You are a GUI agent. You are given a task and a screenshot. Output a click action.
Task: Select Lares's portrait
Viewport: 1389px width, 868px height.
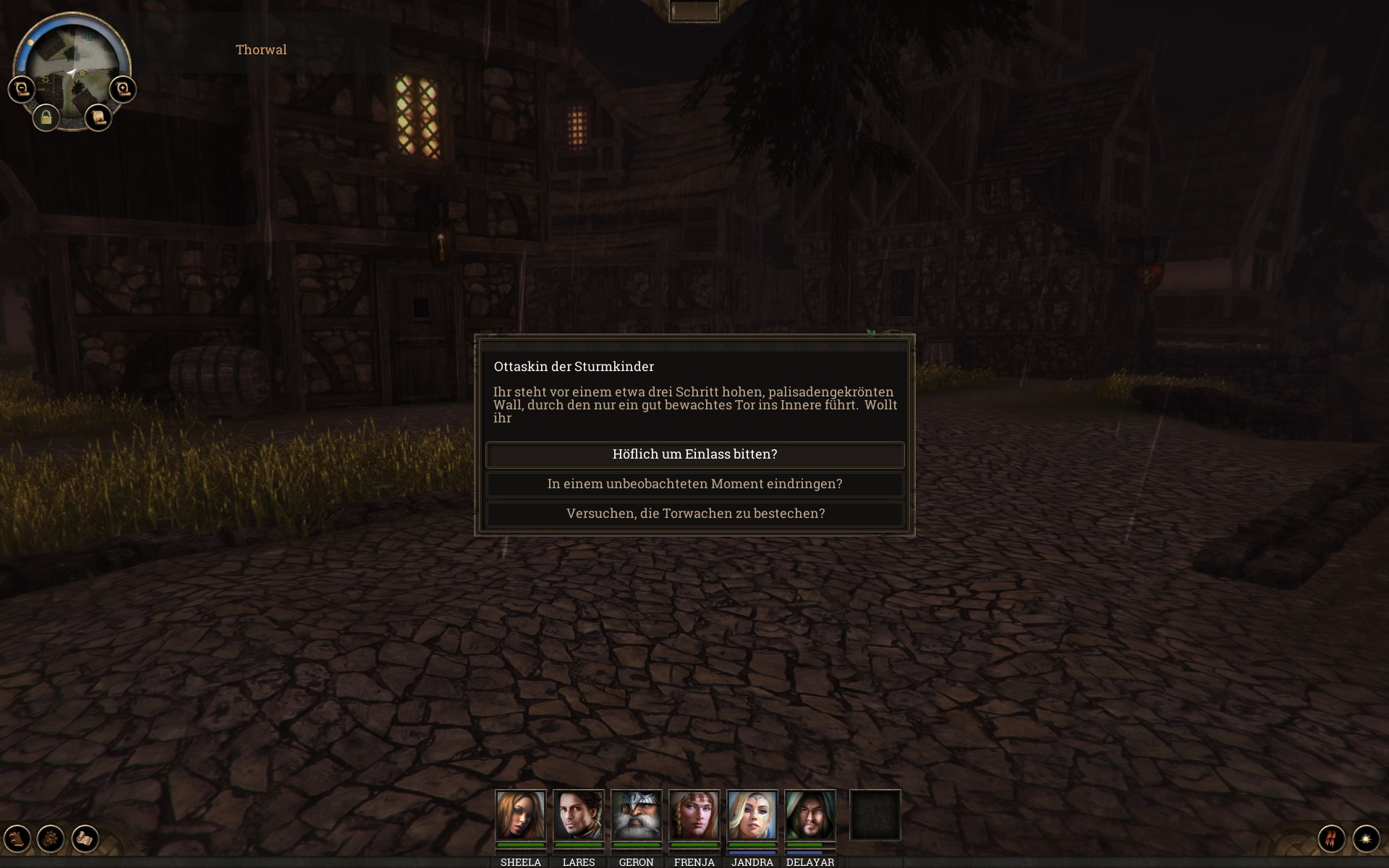click(578, 815)
